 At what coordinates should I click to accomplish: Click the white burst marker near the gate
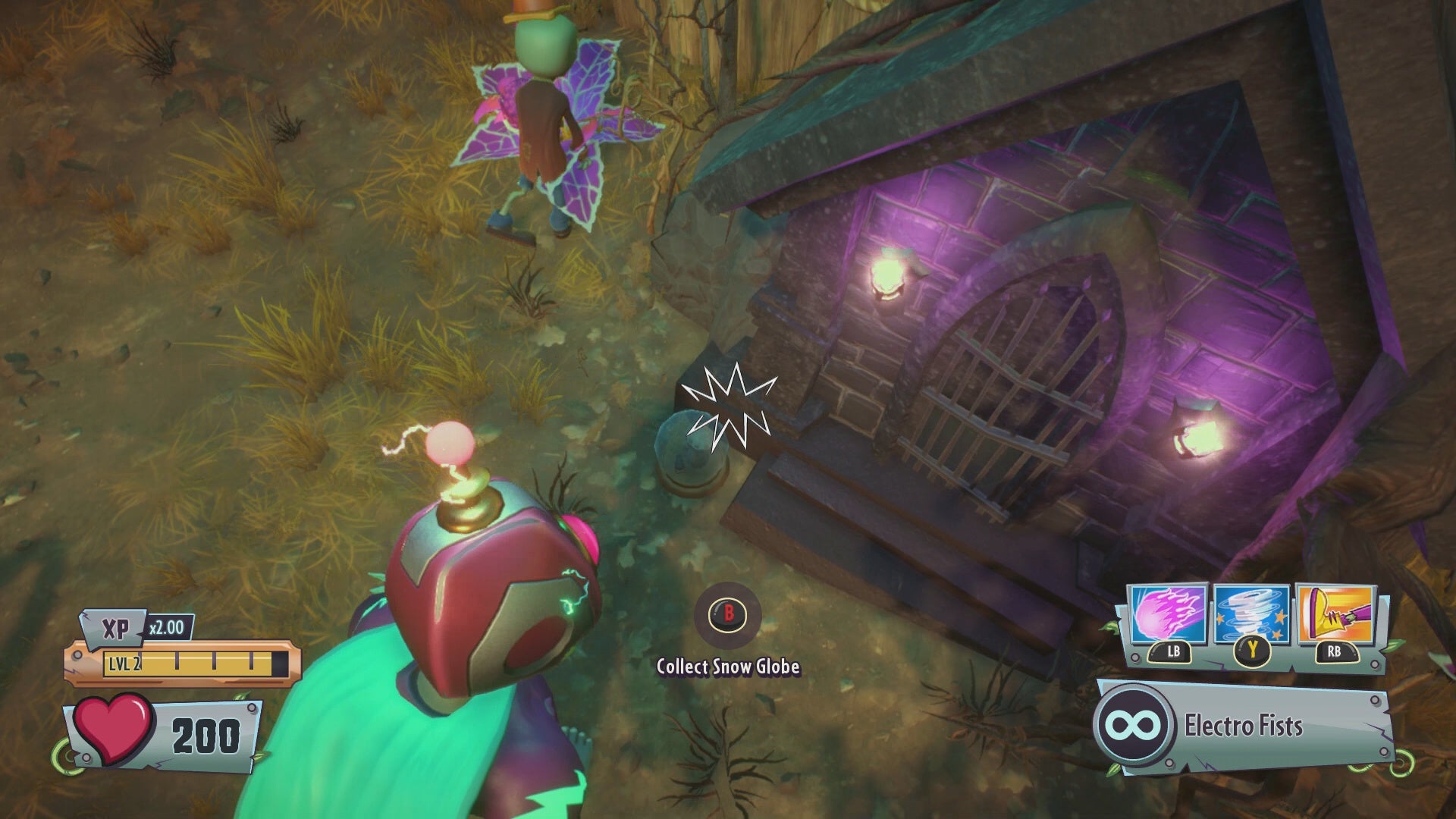point(732,409)
